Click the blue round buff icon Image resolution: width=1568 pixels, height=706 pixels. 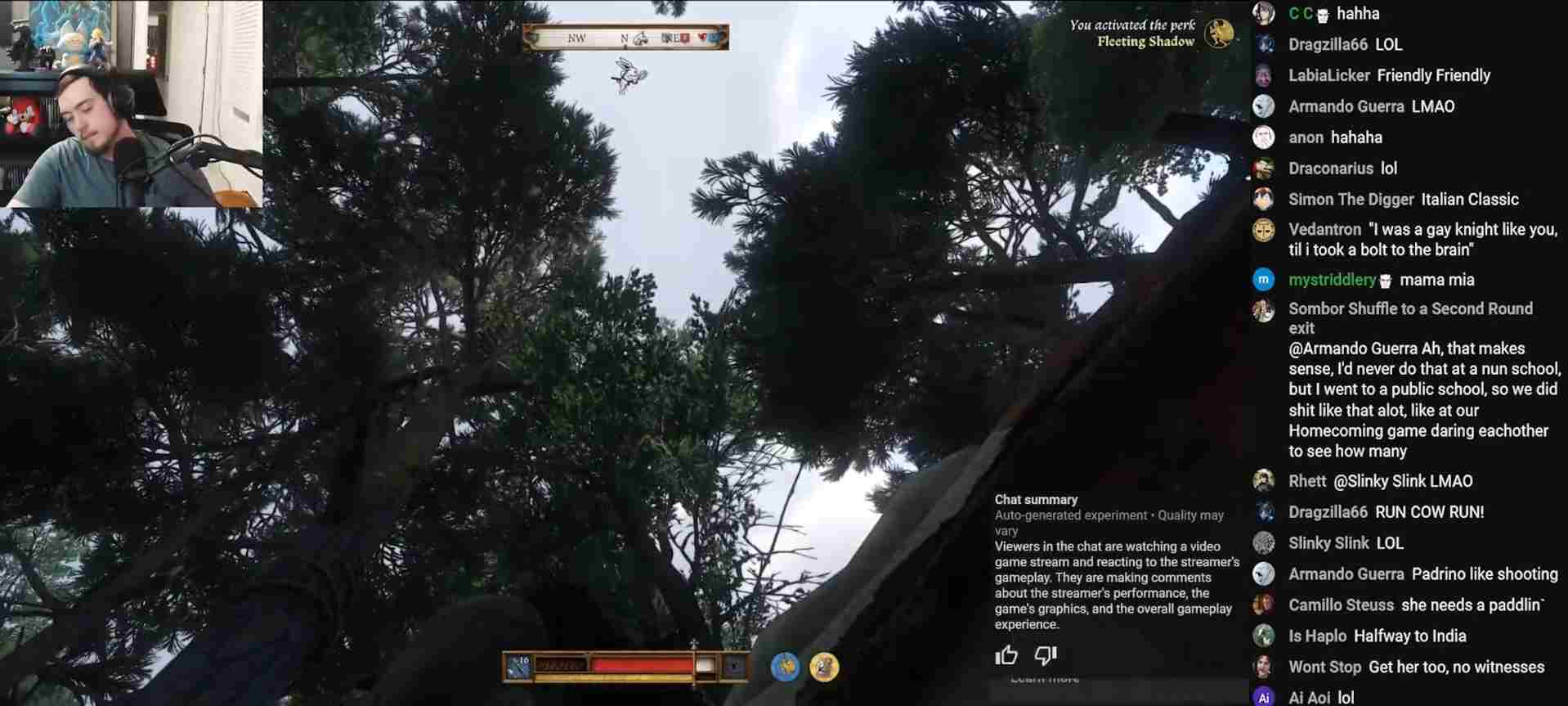pos(785,668)
